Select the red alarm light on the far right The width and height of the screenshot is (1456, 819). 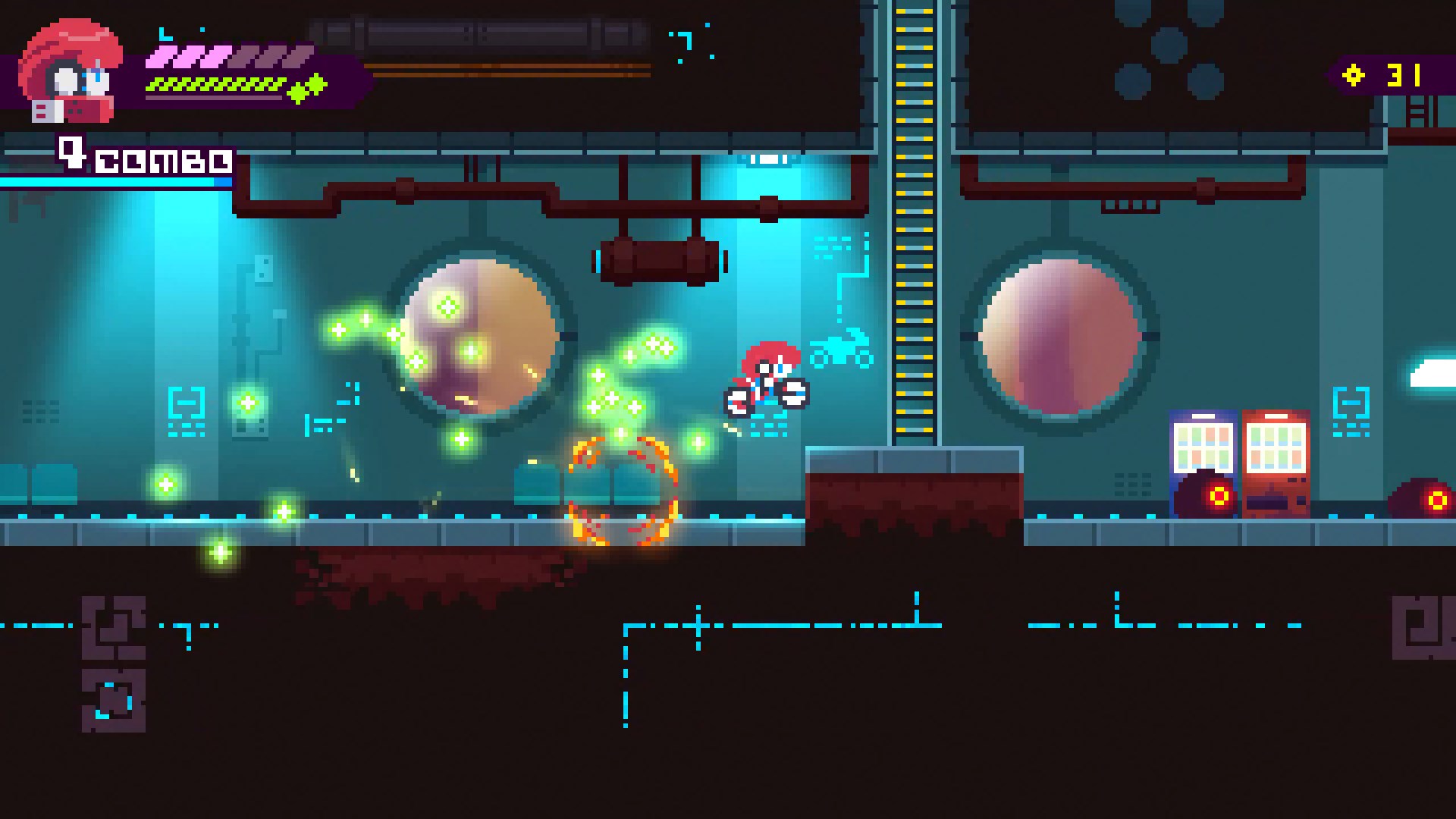click(x=1439, y=500)
